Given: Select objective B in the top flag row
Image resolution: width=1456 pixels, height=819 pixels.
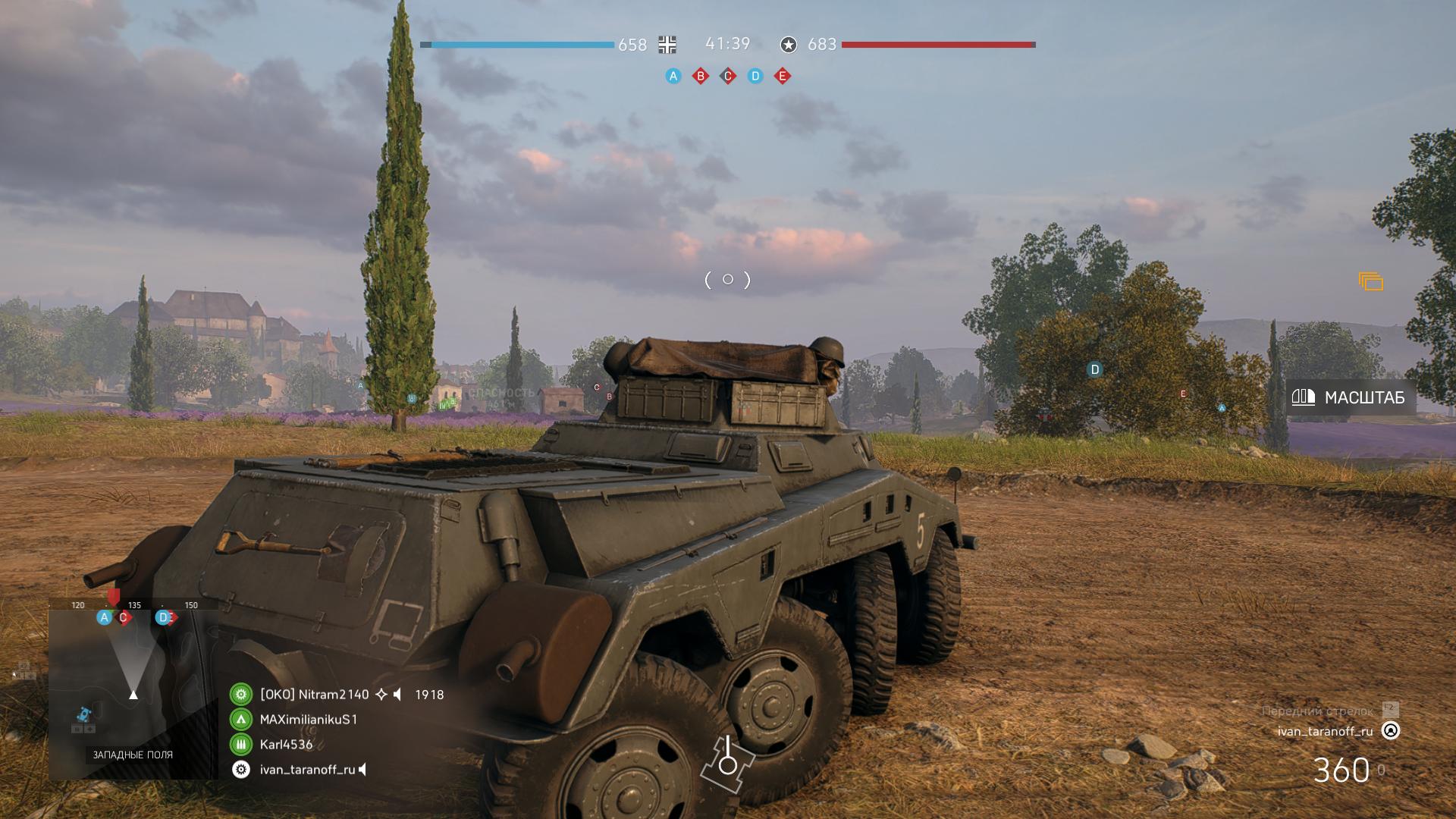Looking at the screenshot, I should [701, 76].
